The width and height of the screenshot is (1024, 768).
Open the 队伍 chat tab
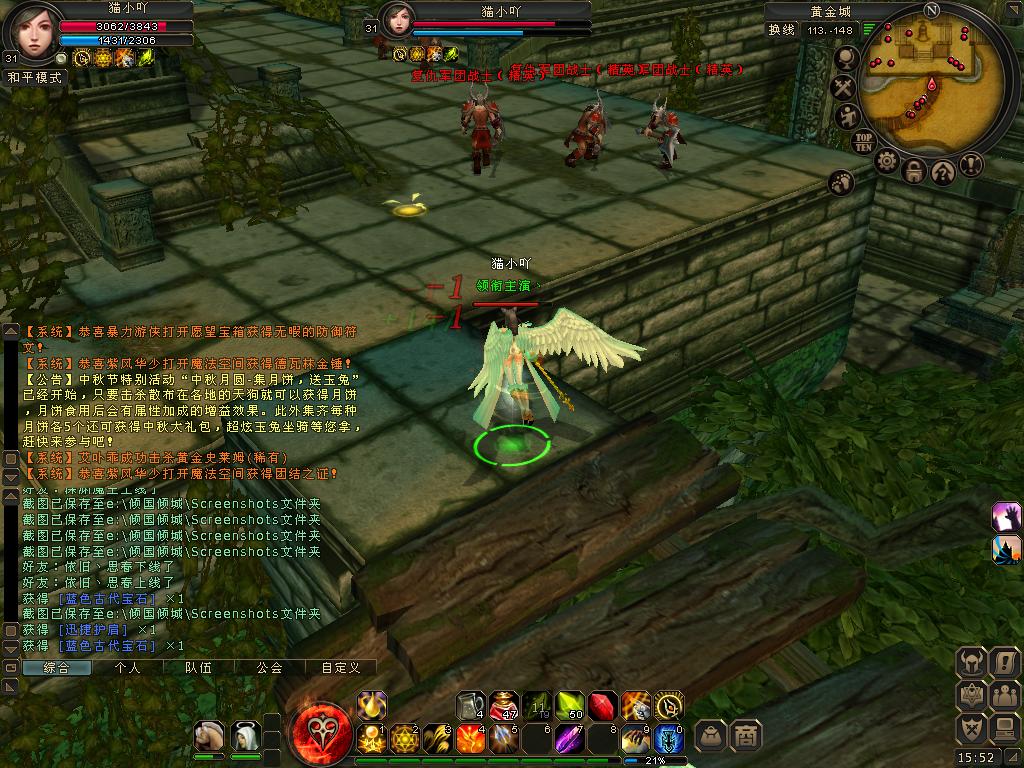[x=199, y=667]
